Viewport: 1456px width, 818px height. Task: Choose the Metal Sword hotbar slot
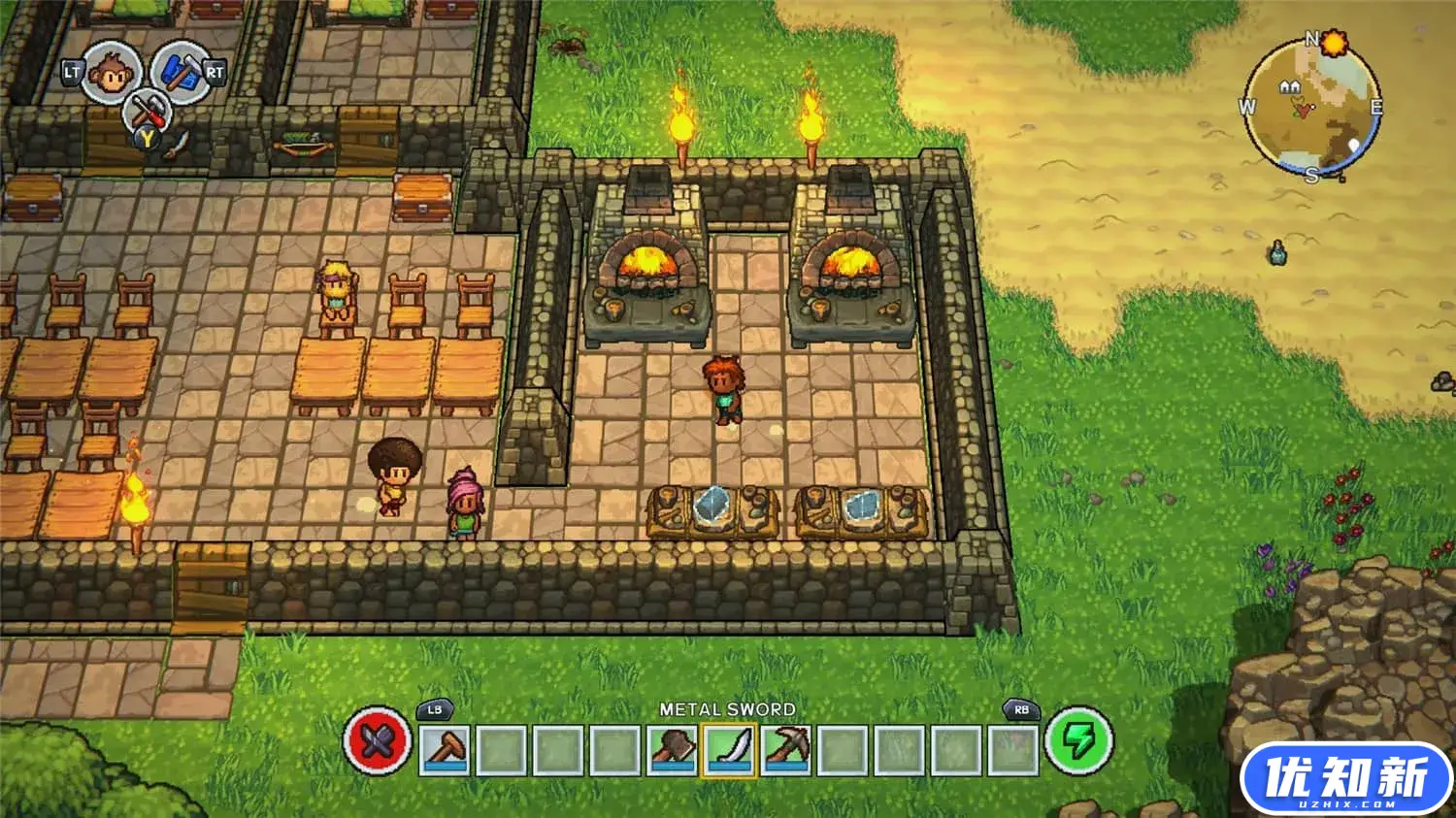[x=728, y=749]
